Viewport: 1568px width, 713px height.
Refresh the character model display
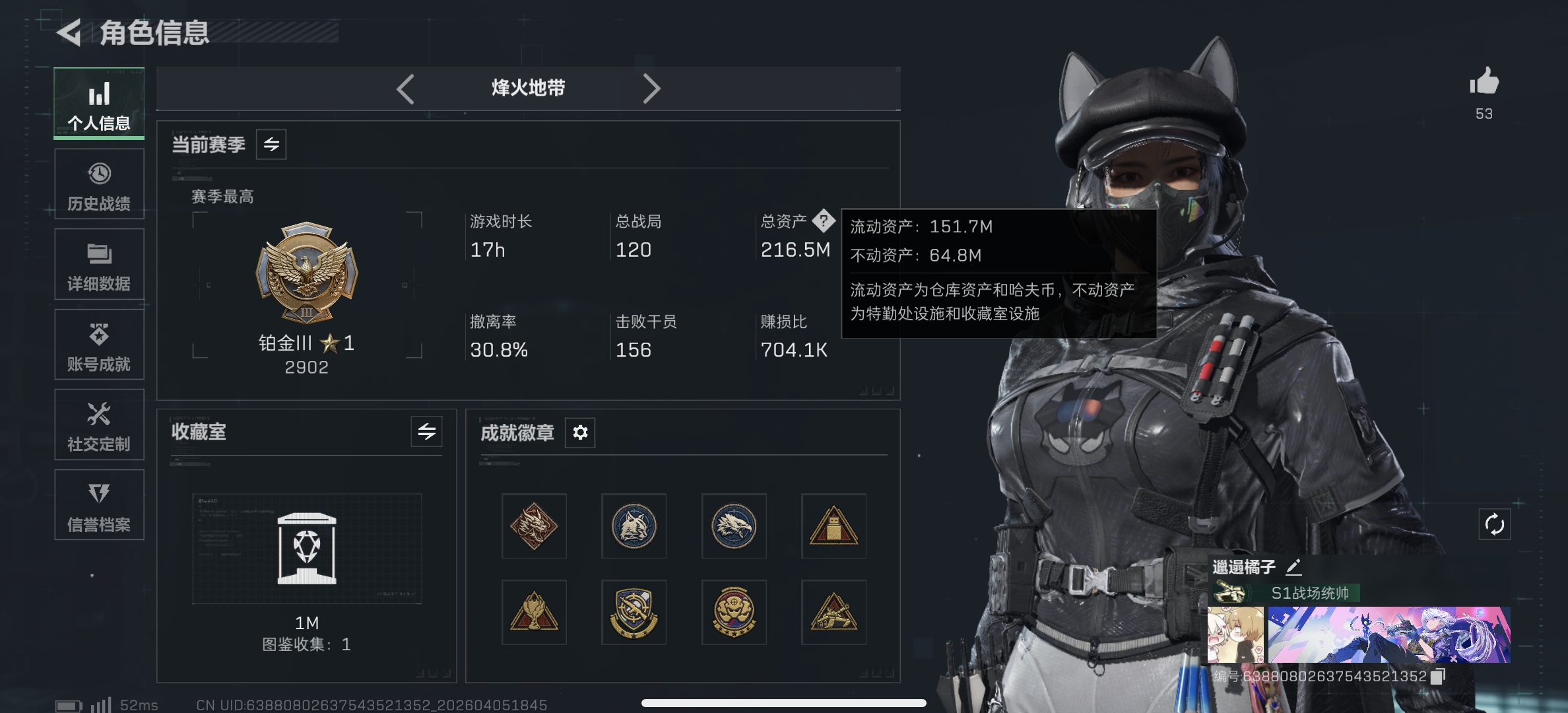(1495, 524)
